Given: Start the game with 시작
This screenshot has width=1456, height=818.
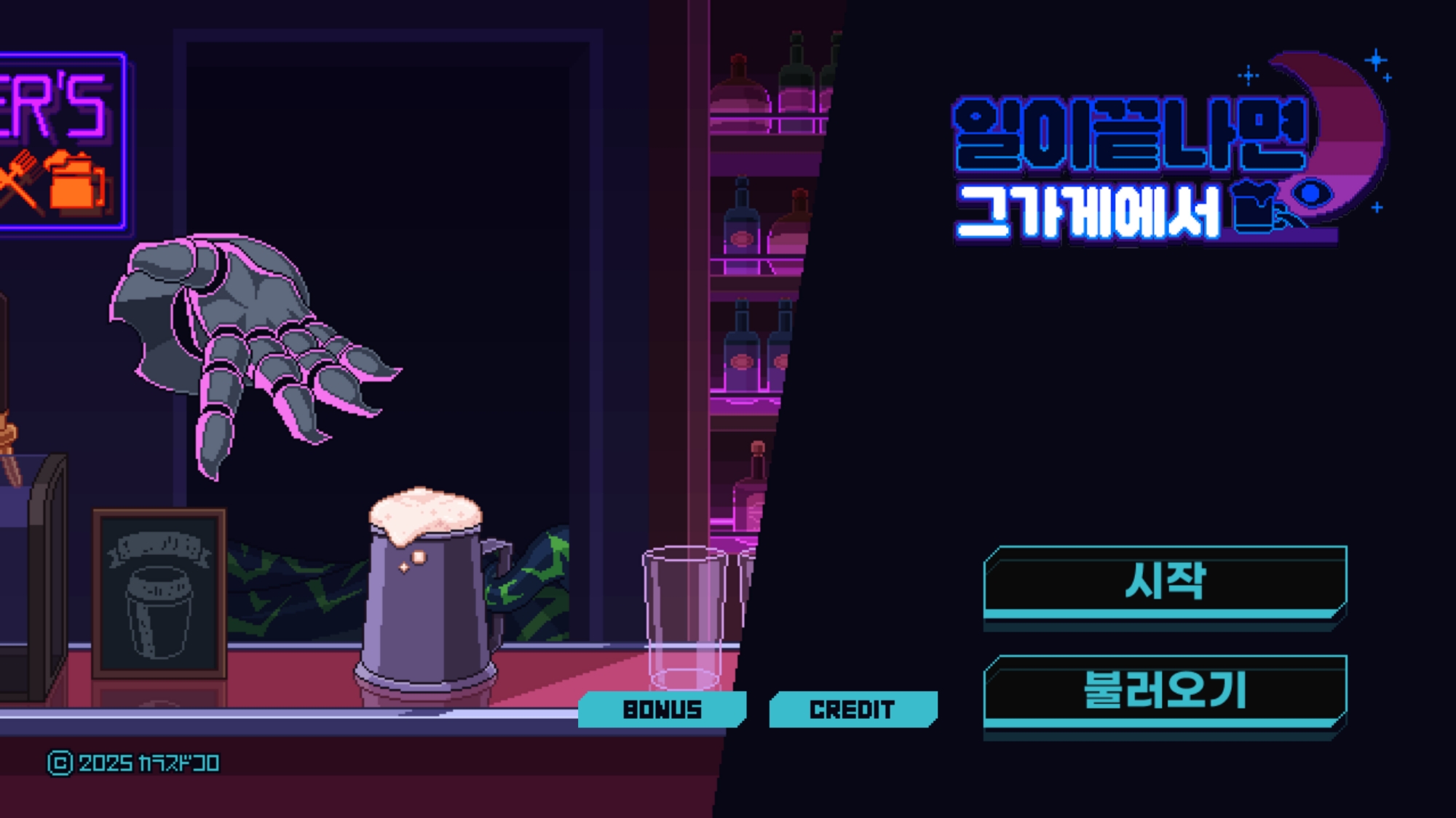Looking at the screenshot, I should point(1165,581).
